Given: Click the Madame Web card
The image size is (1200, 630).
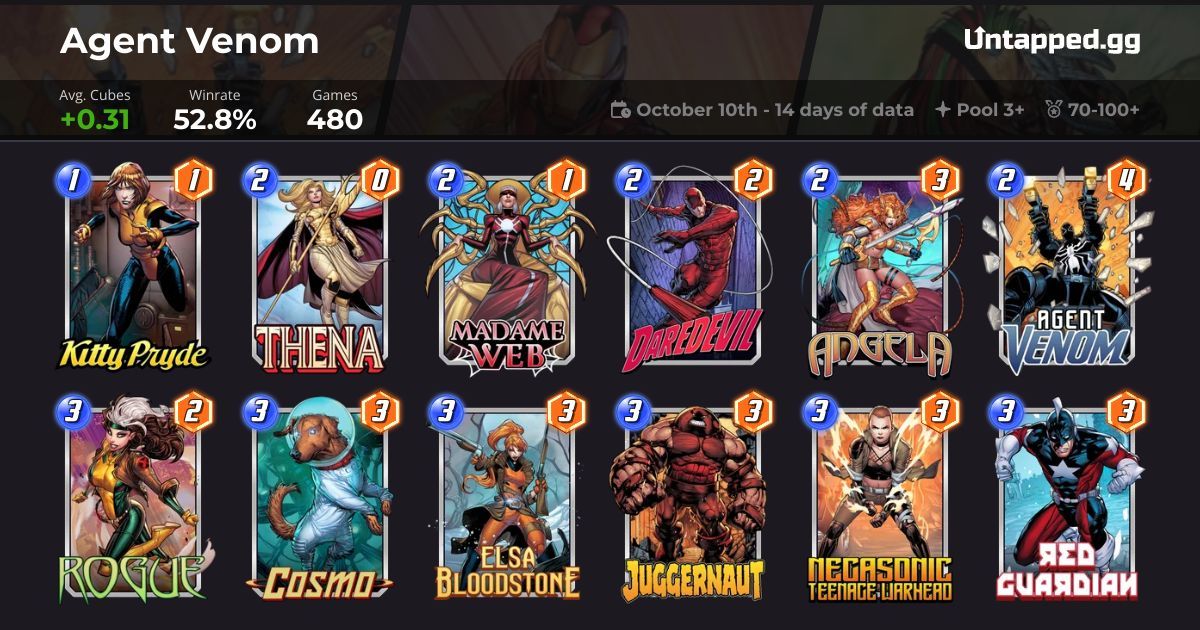Looking at the screenshot, I should [x=506, y=270].
